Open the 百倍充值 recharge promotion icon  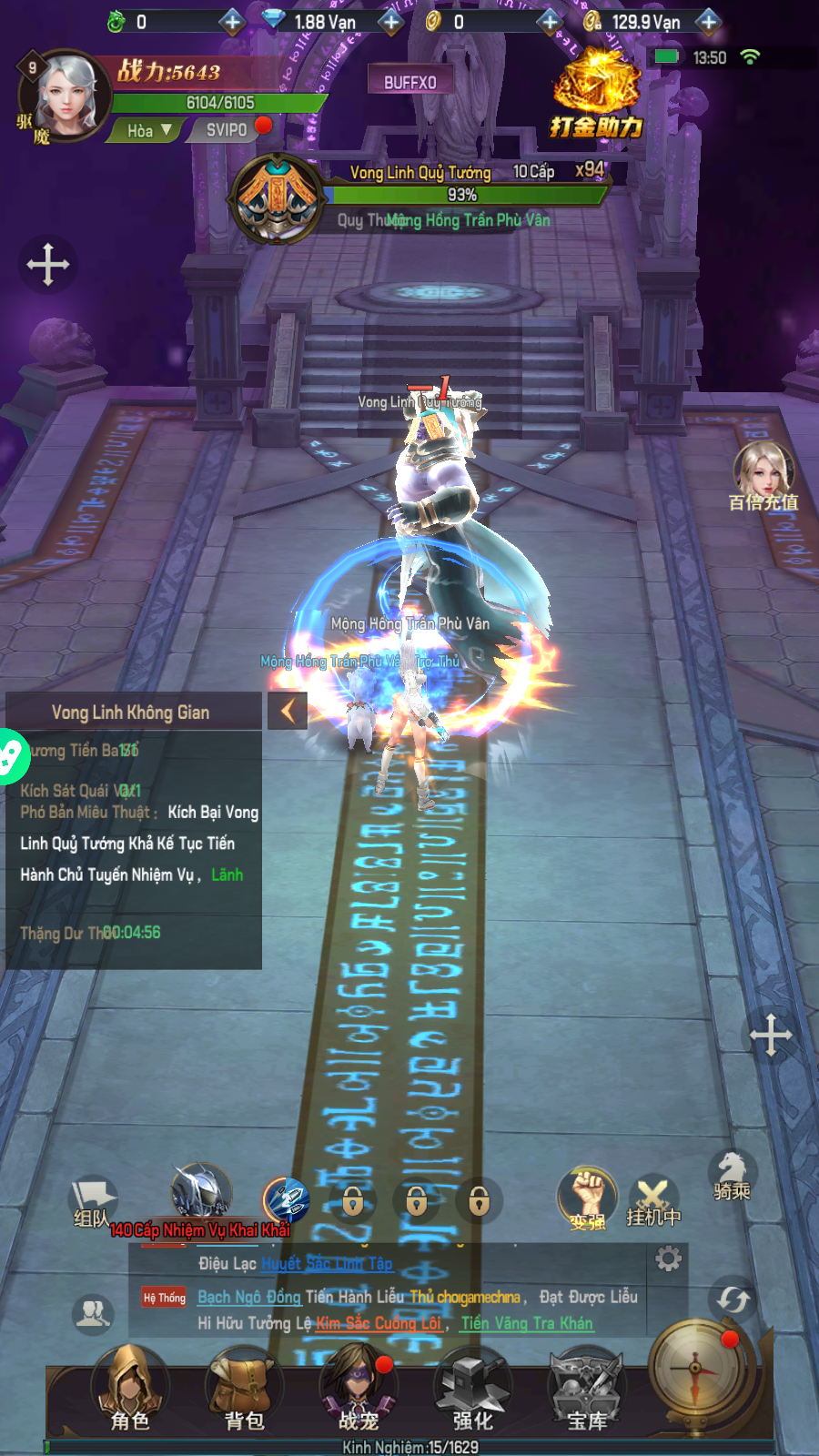[763, 476]
